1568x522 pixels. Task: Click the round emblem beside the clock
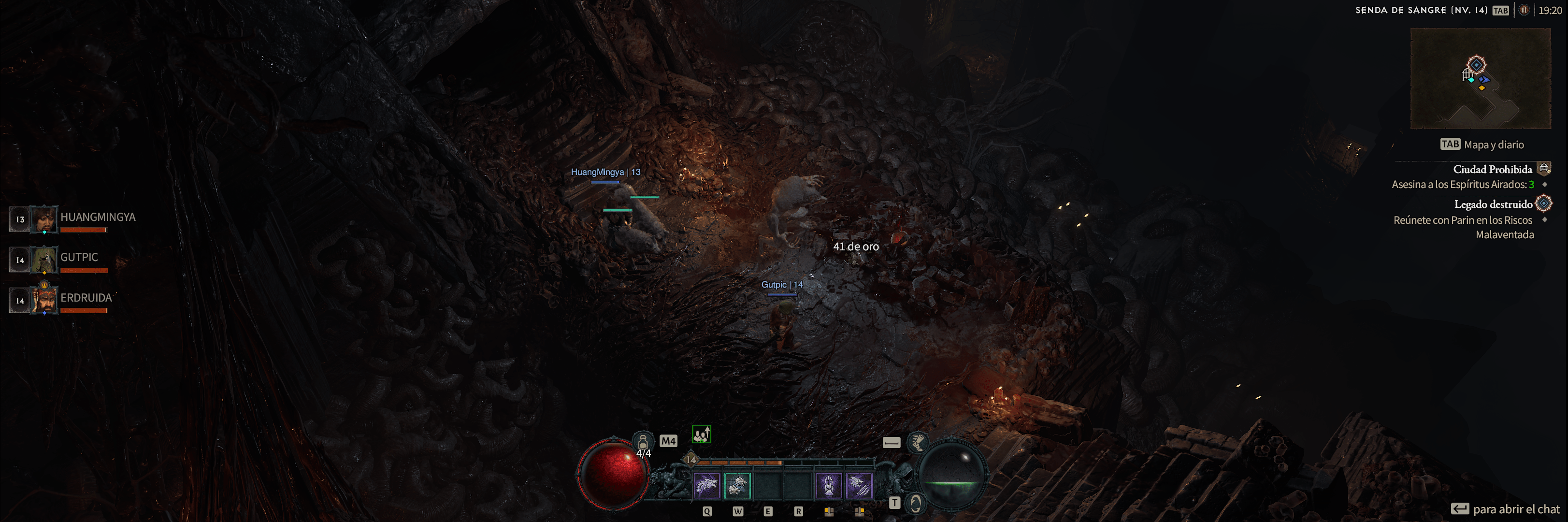(1524, 10)
